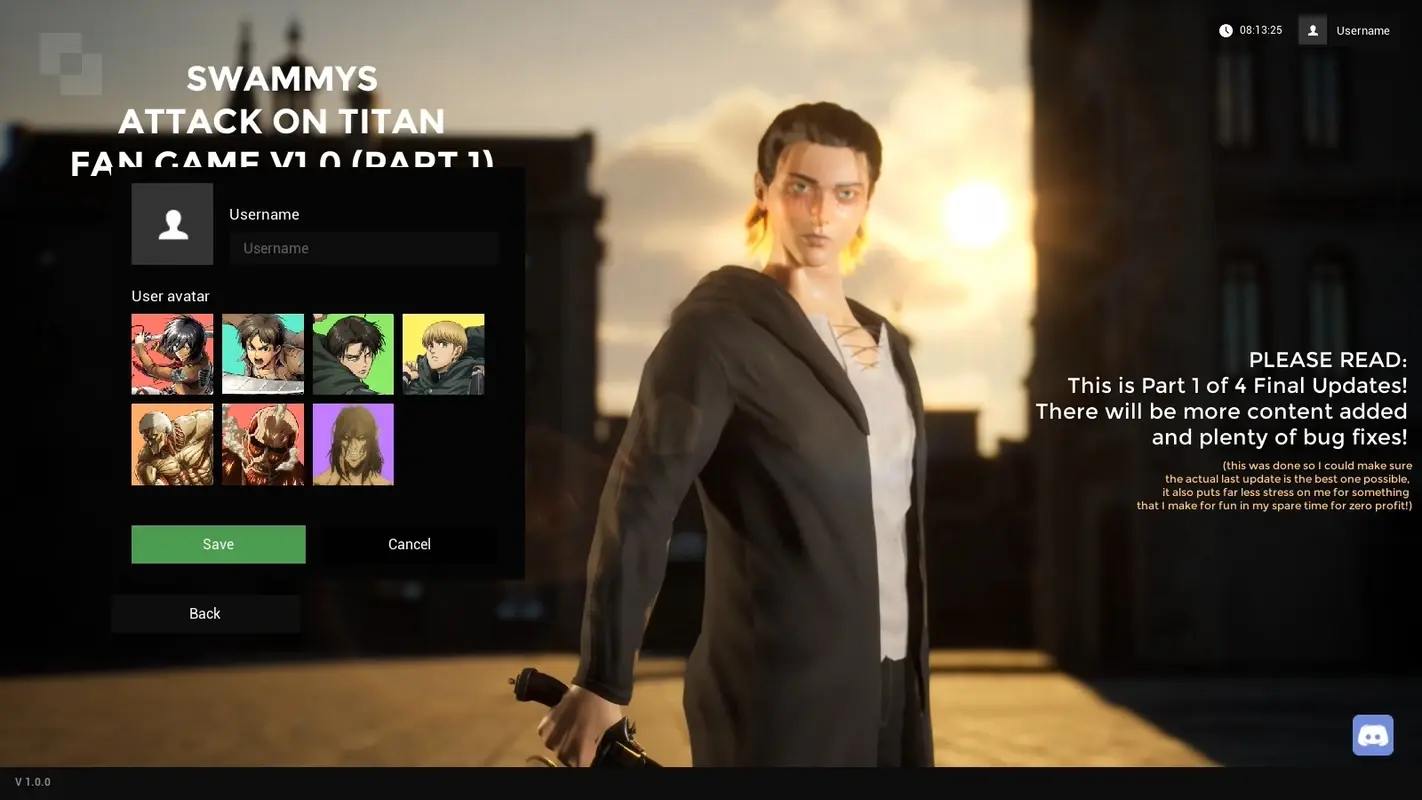Choose the Armored Titan avatar

pyautogui.click(x=262, y=443)
